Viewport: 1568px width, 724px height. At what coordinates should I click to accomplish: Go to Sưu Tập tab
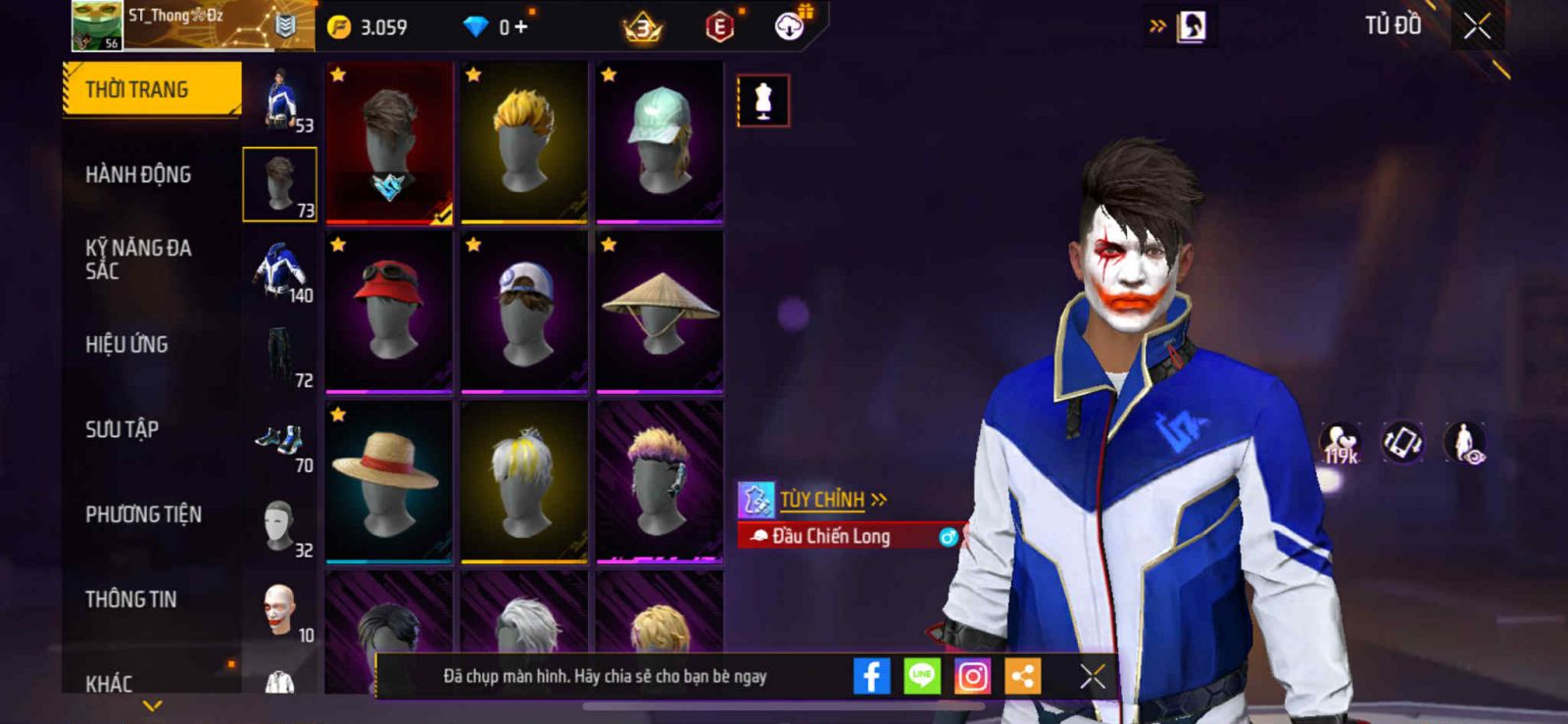click(x=122, y=429)
